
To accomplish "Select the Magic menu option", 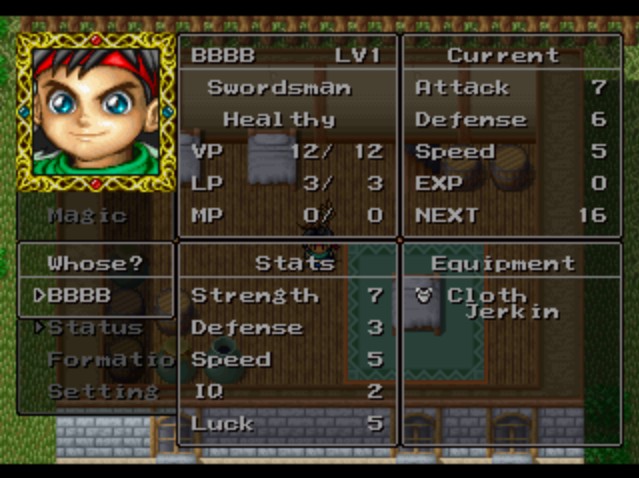I will [87, 215].
